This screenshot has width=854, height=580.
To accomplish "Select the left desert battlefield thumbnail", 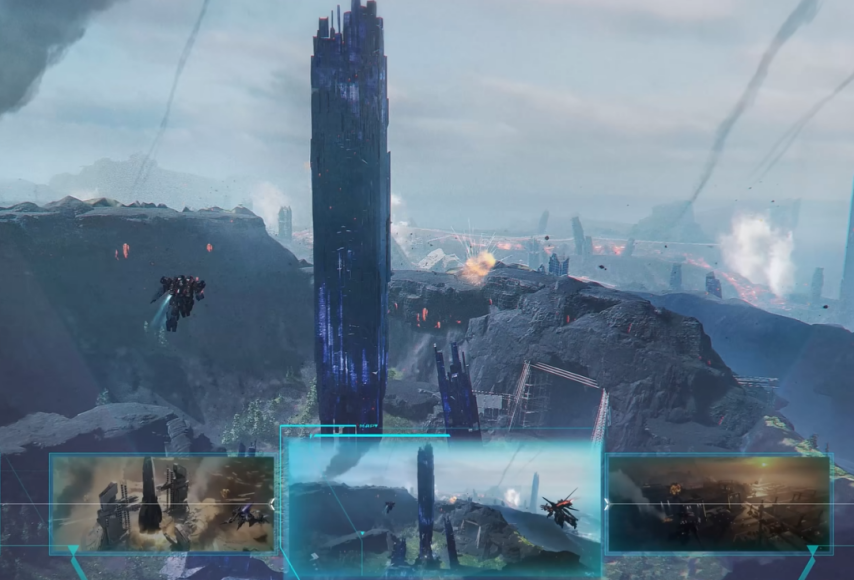I will tap(162, 503).
